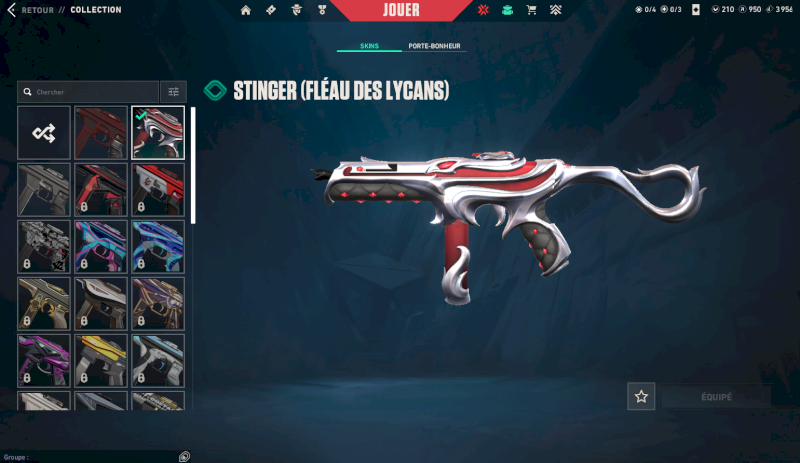Open the shopping cart store icon
Image resolution: width=800 pixels, height=463 pixels.
click(532, 10)
